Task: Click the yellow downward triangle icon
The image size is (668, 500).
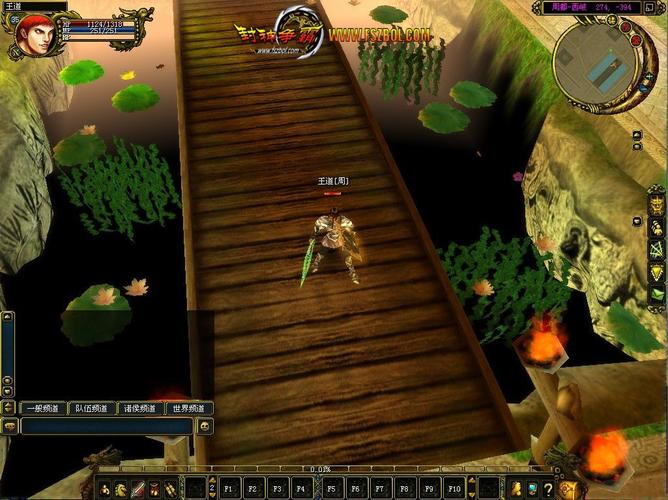Action: [657, 274]
